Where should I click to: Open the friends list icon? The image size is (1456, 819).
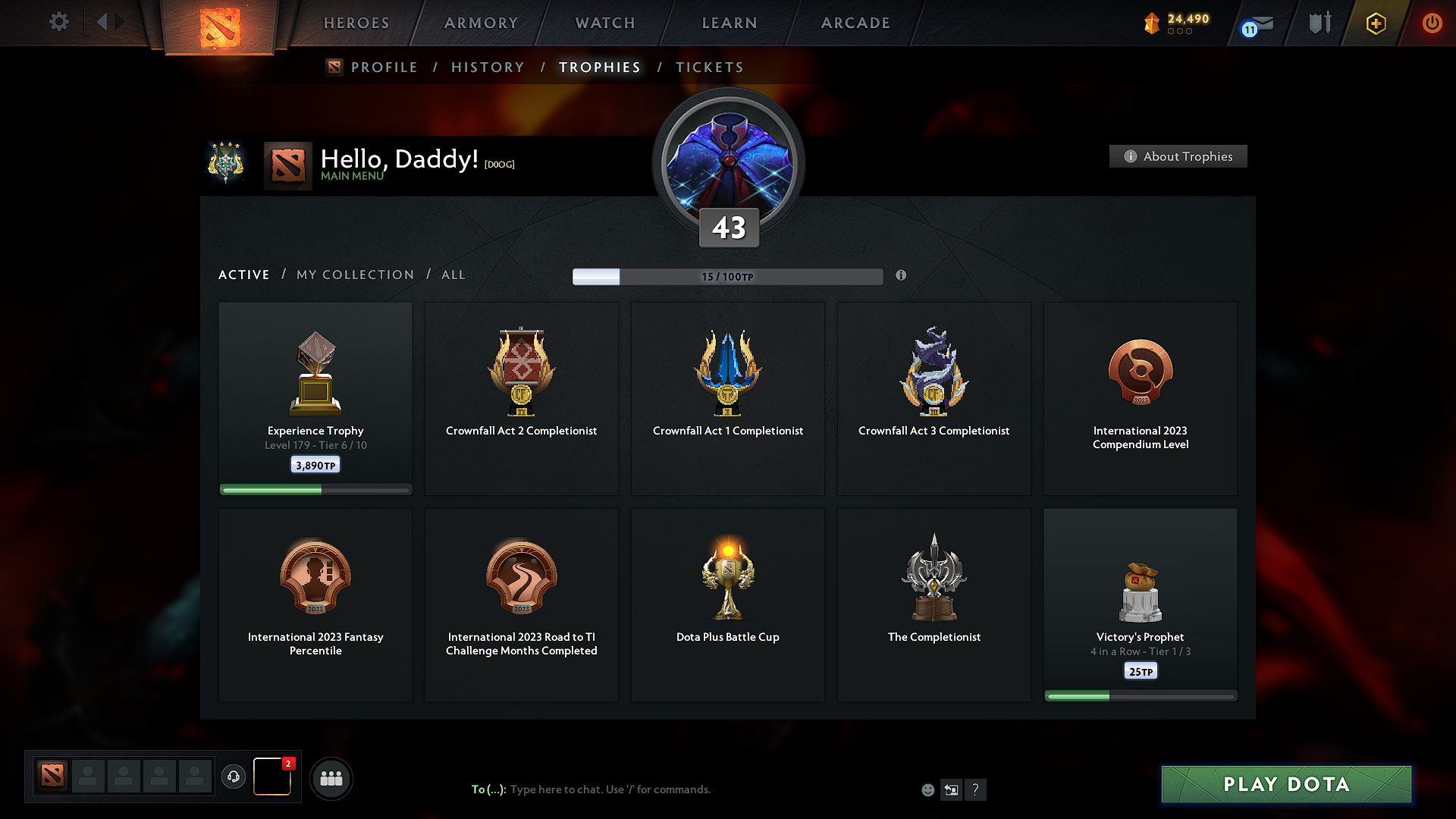331,778
